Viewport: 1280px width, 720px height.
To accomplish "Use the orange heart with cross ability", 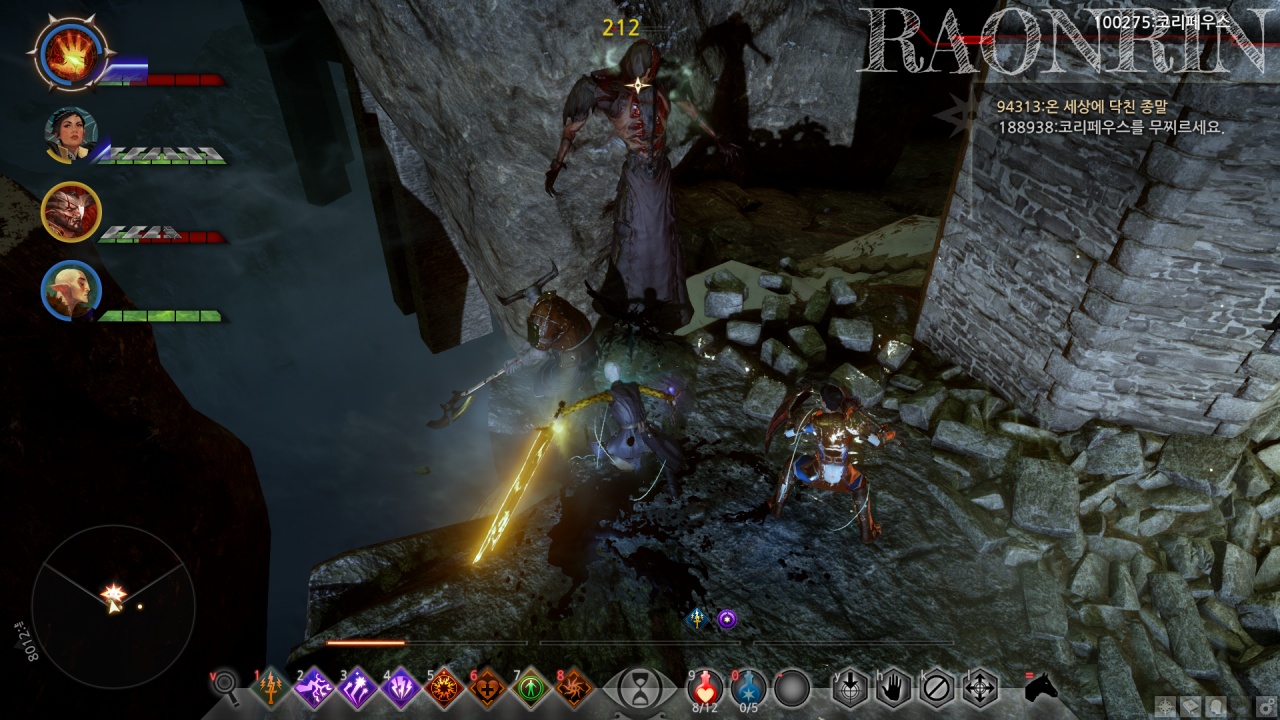I will tap(488, 688).
